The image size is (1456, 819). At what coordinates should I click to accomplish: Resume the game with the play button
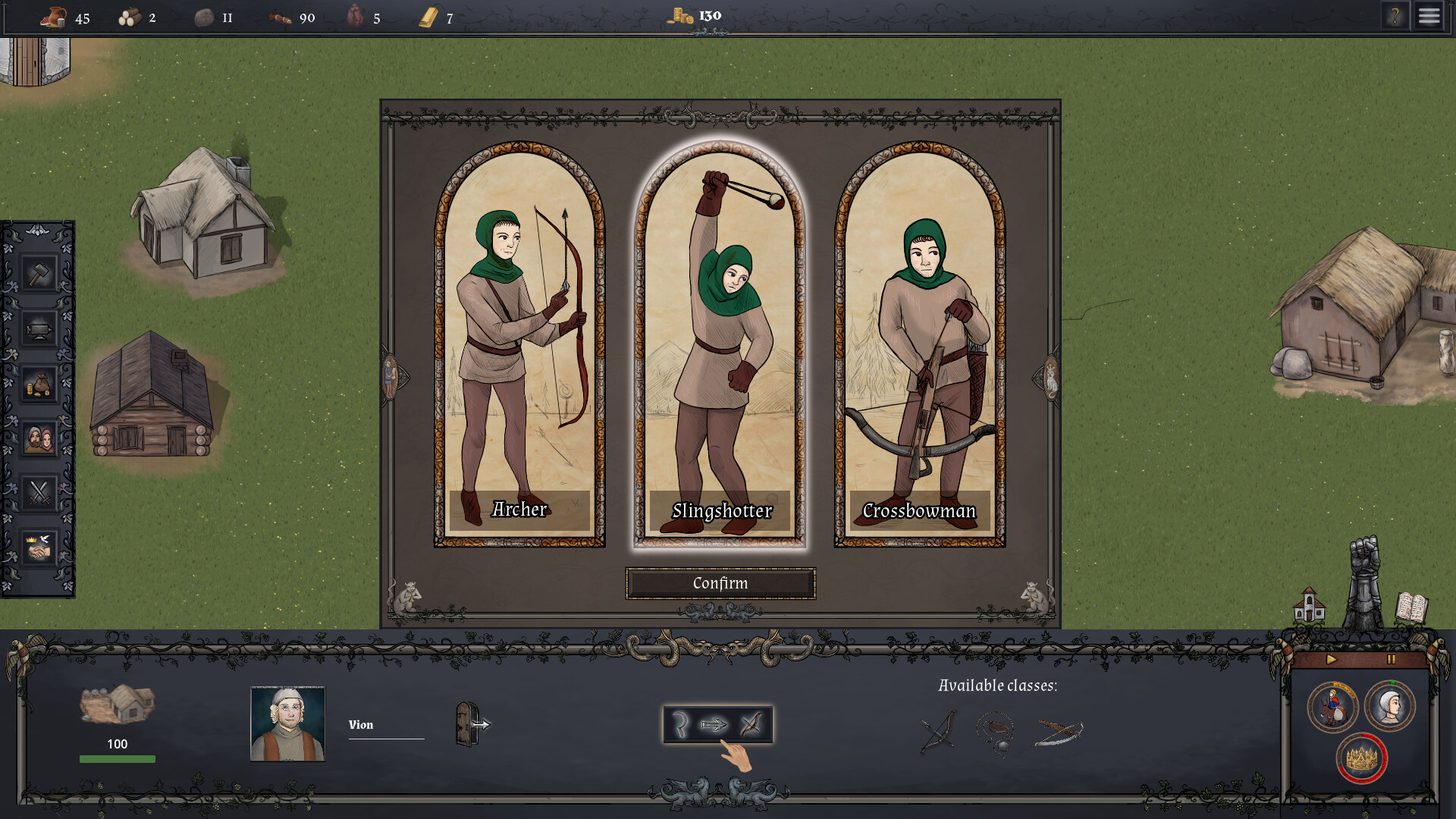pyautogui.click(x=1332, y=661)
